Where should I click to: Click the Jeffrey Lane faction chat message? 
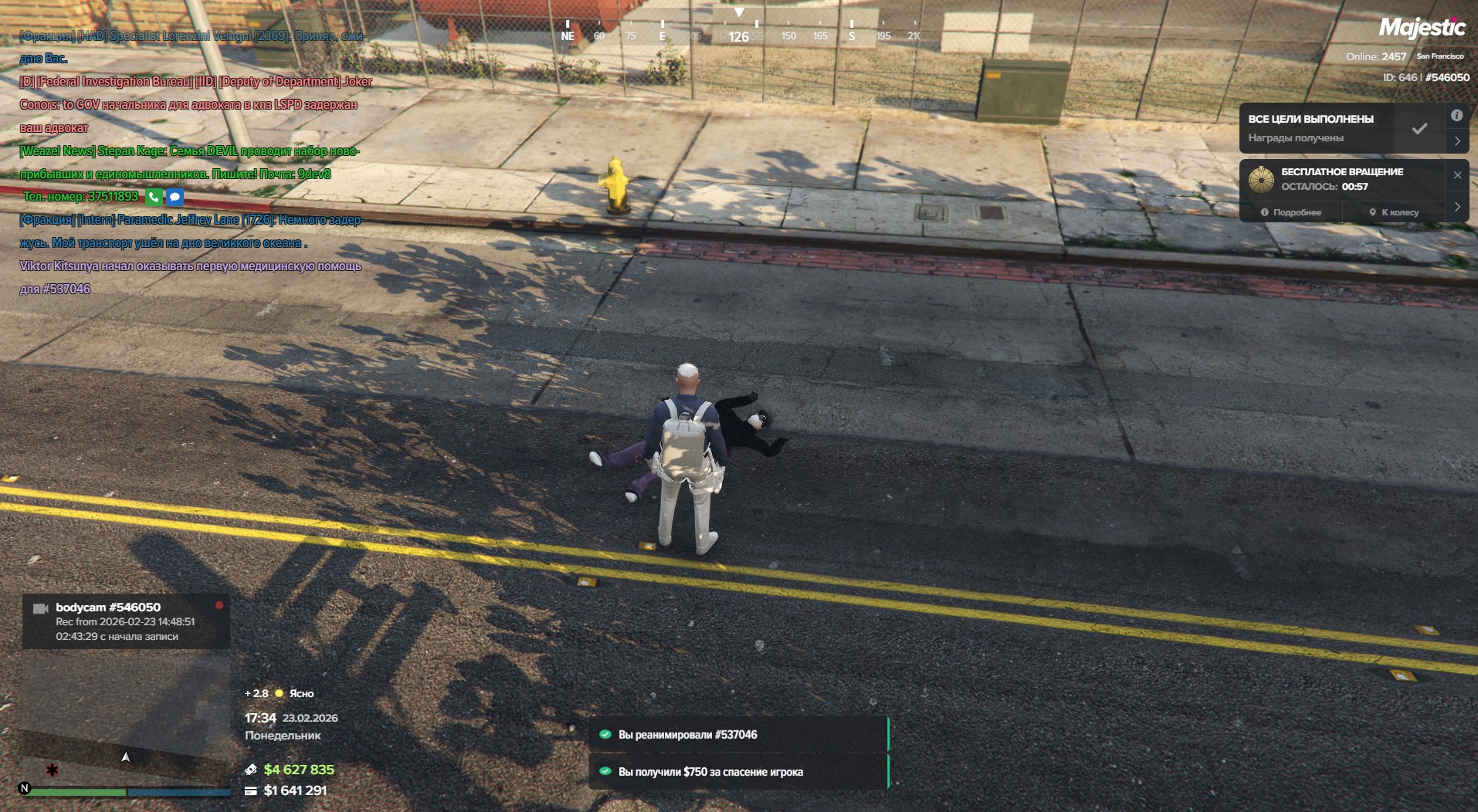tap(191, 231)
